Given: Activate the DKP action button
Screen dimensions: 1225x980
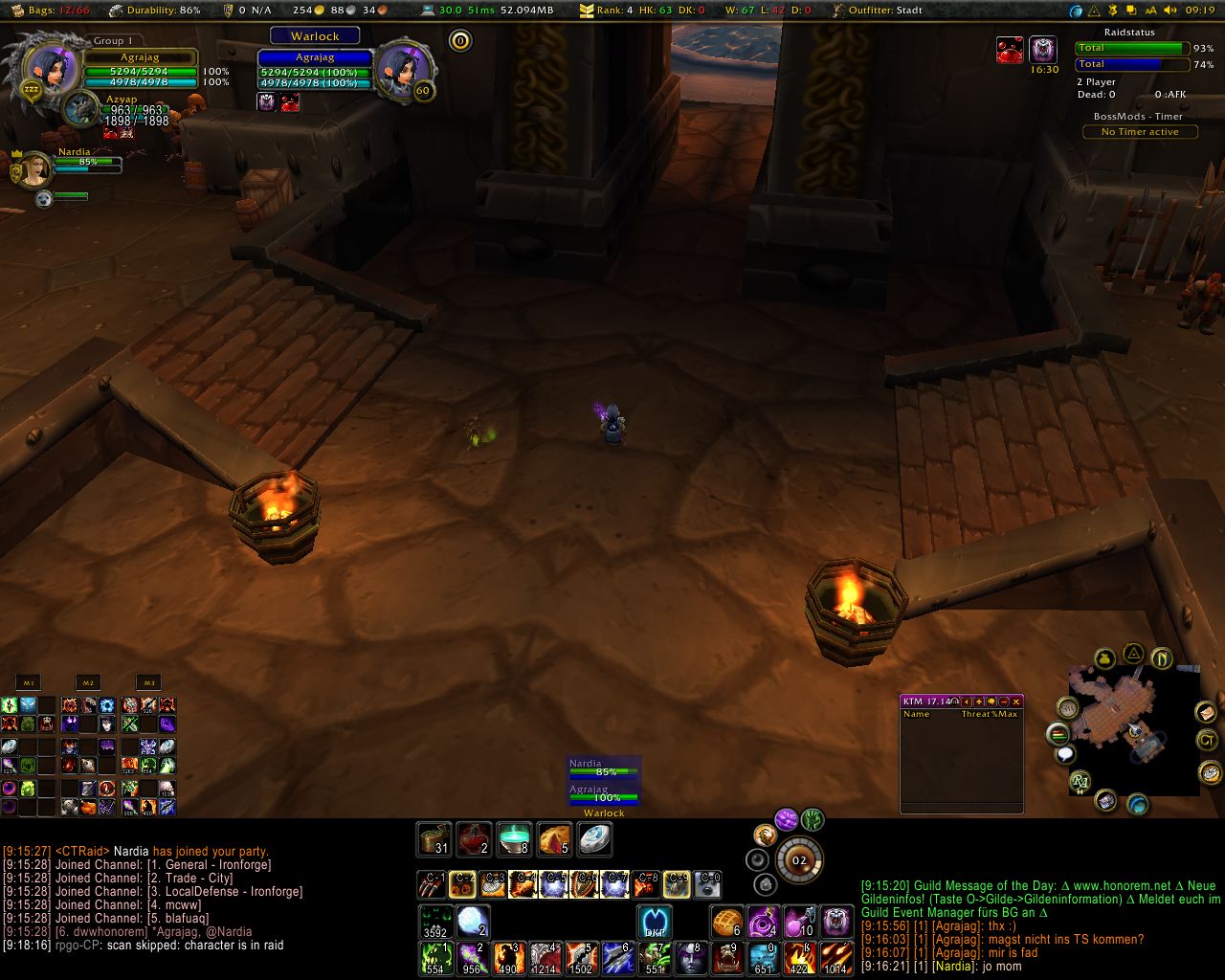Looking at the screenshot, I should coord(656,923).
